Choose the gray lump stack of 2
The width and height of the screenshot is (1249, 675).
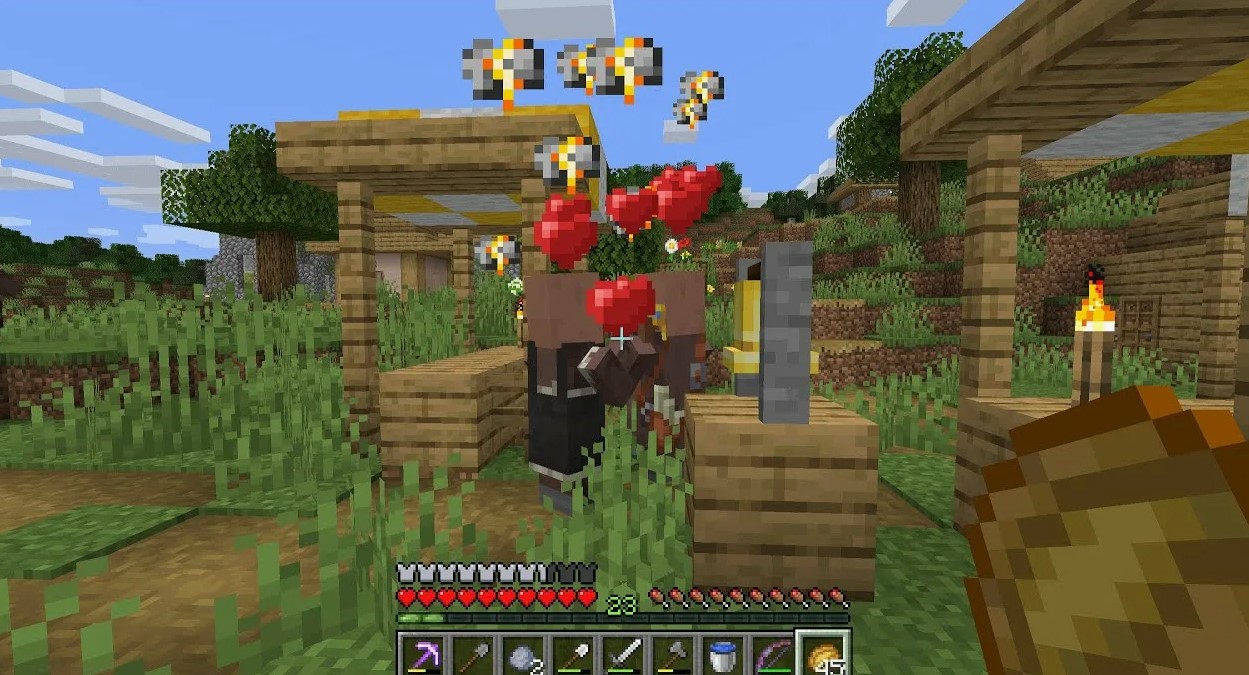pos(522,656)
